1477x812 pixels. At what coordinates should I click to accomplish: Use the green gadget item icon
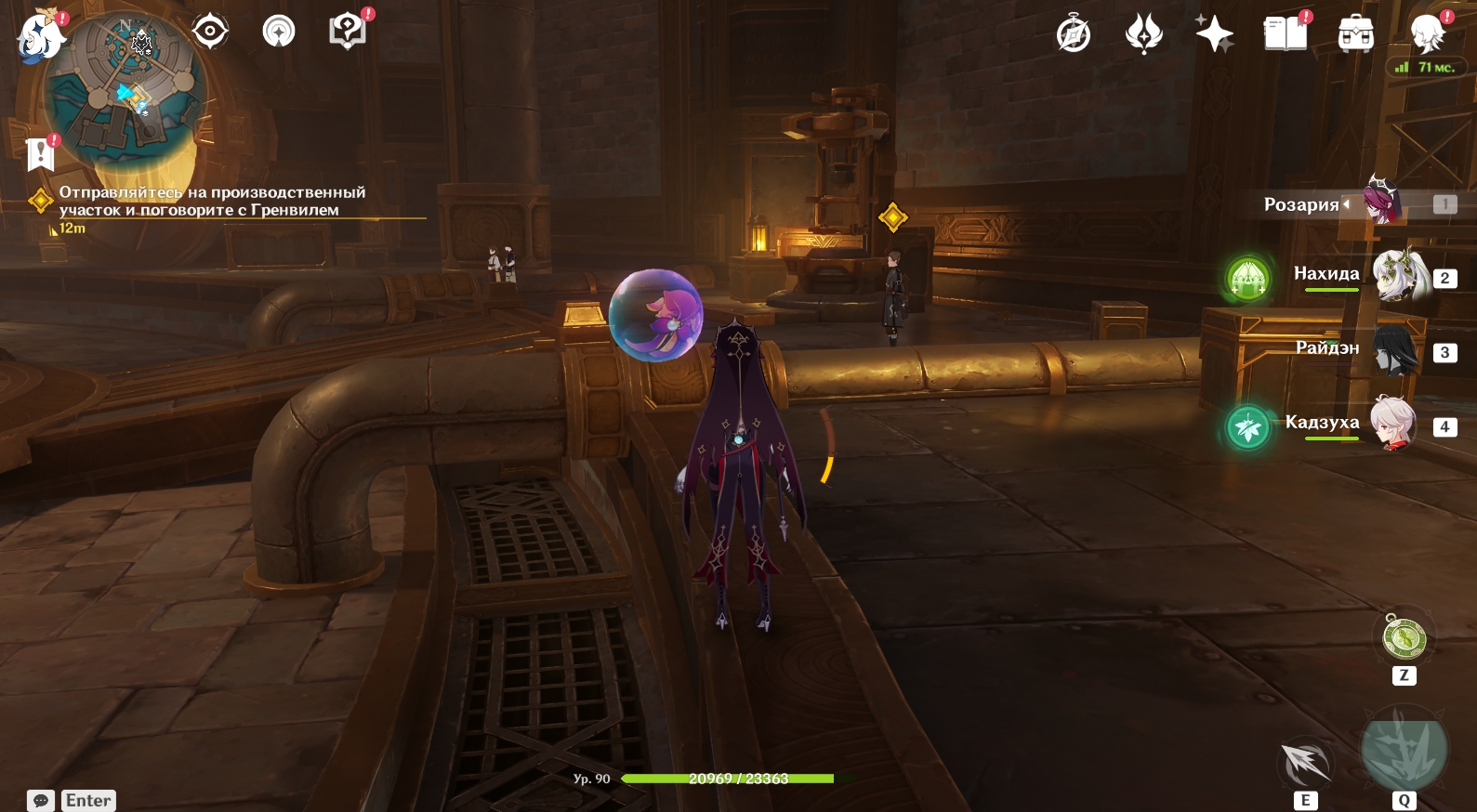(1404, 638)
